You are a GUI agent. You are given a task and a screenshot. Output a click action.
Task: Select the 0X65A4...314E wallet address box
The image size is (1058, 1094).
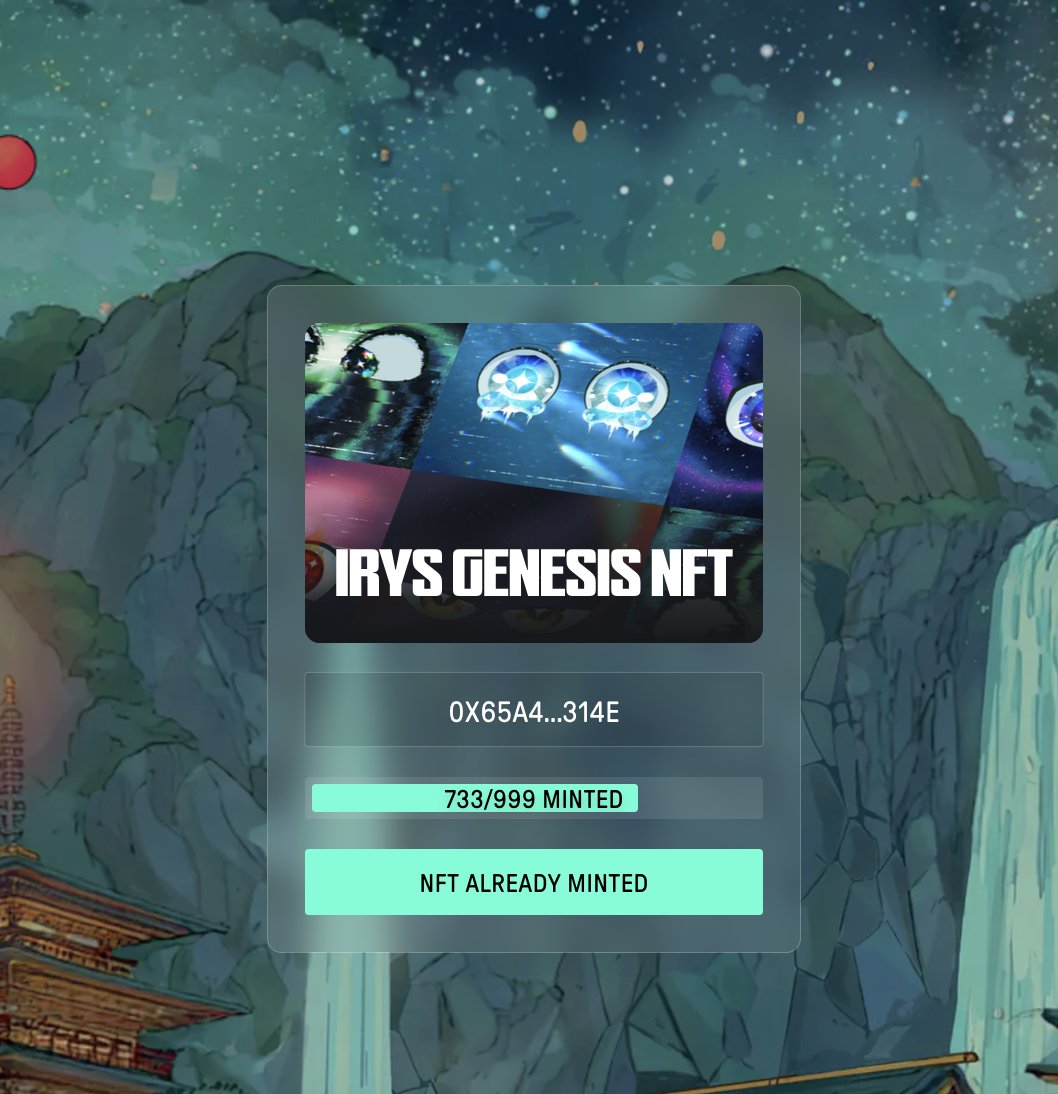(533, 710)
